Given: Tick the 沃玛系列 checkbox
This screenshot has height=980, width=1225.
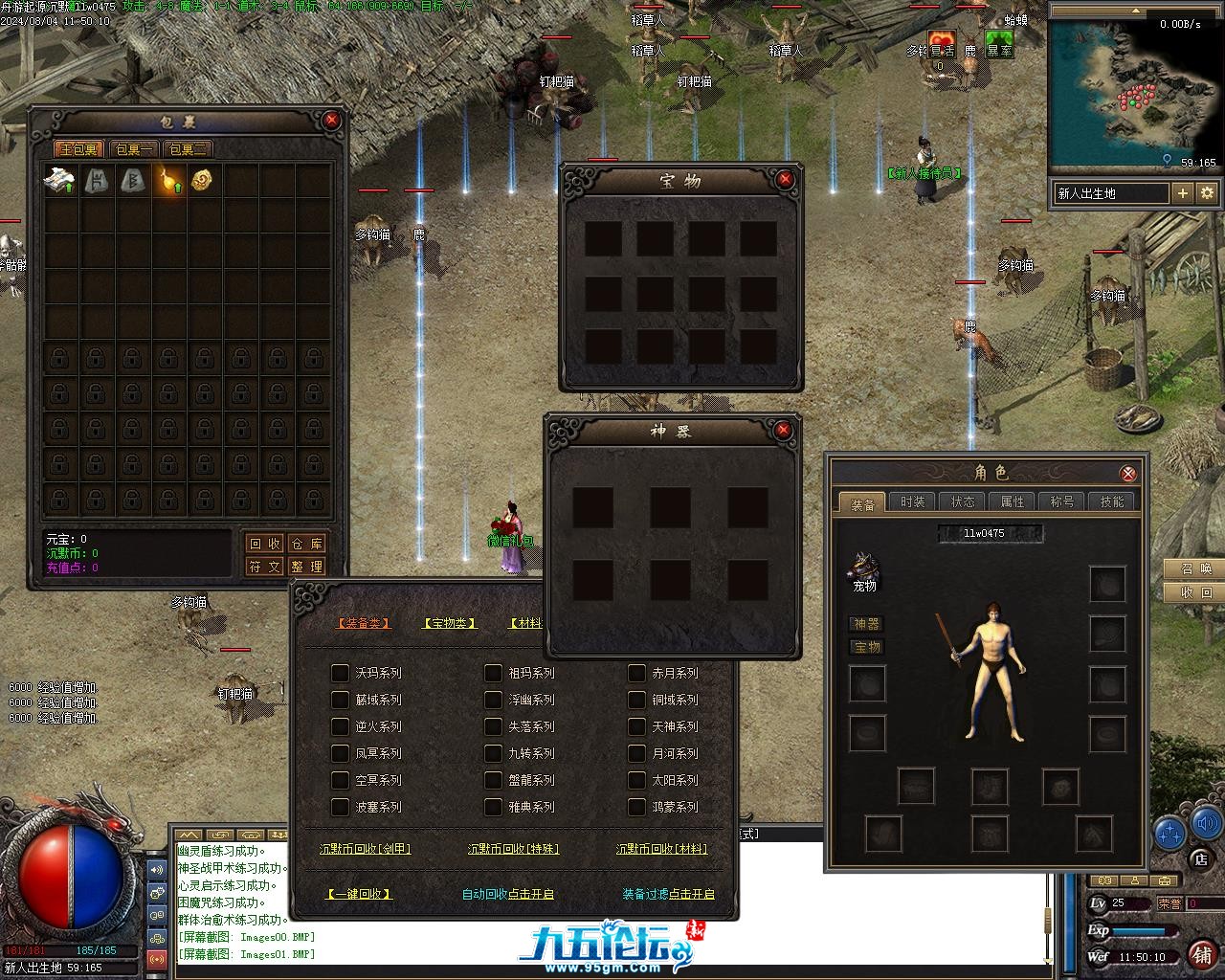Looking at the screenshot, I should (340, 673).
